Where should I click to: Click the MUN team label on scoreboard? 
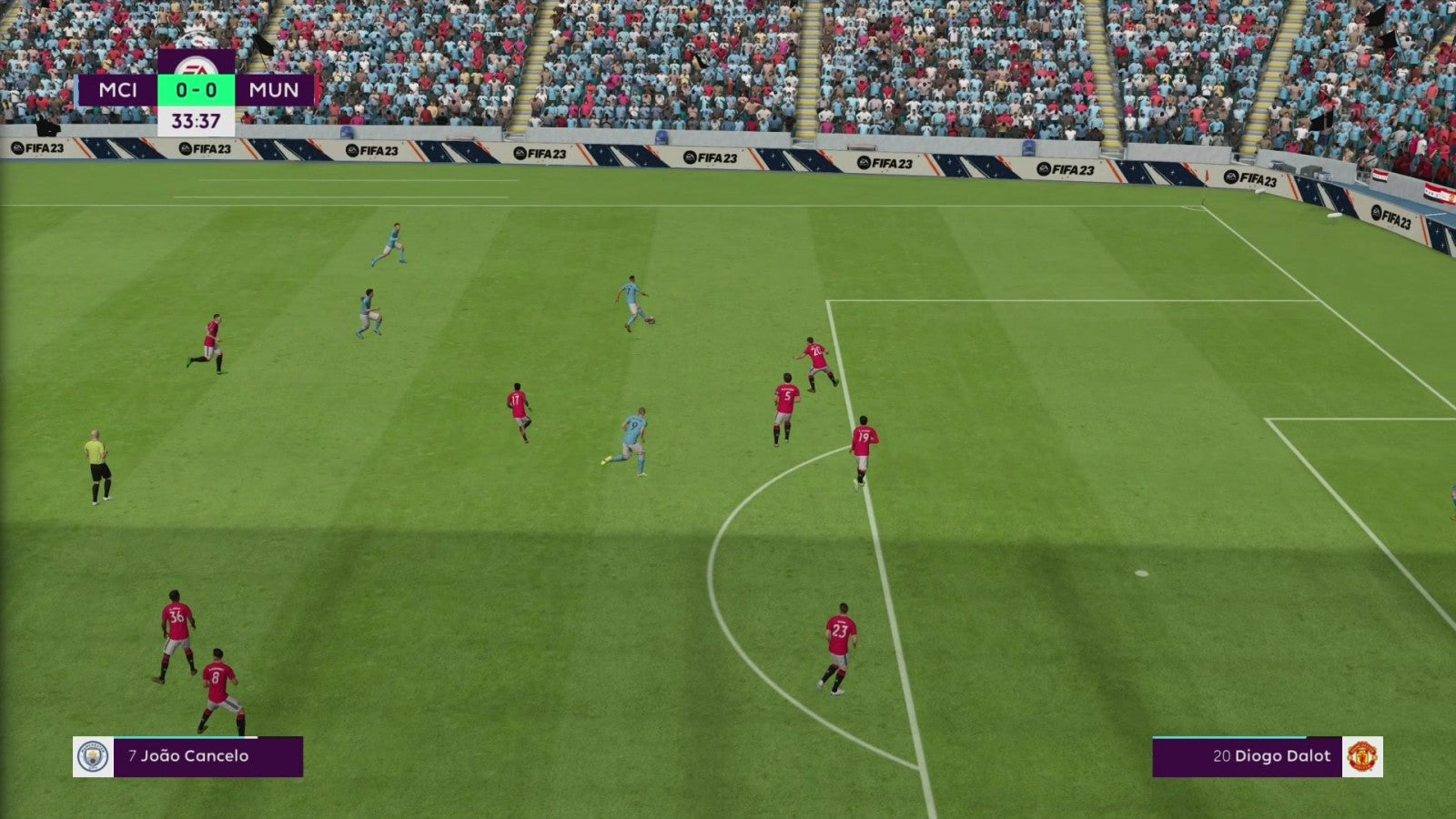click(x=274, y=90)
